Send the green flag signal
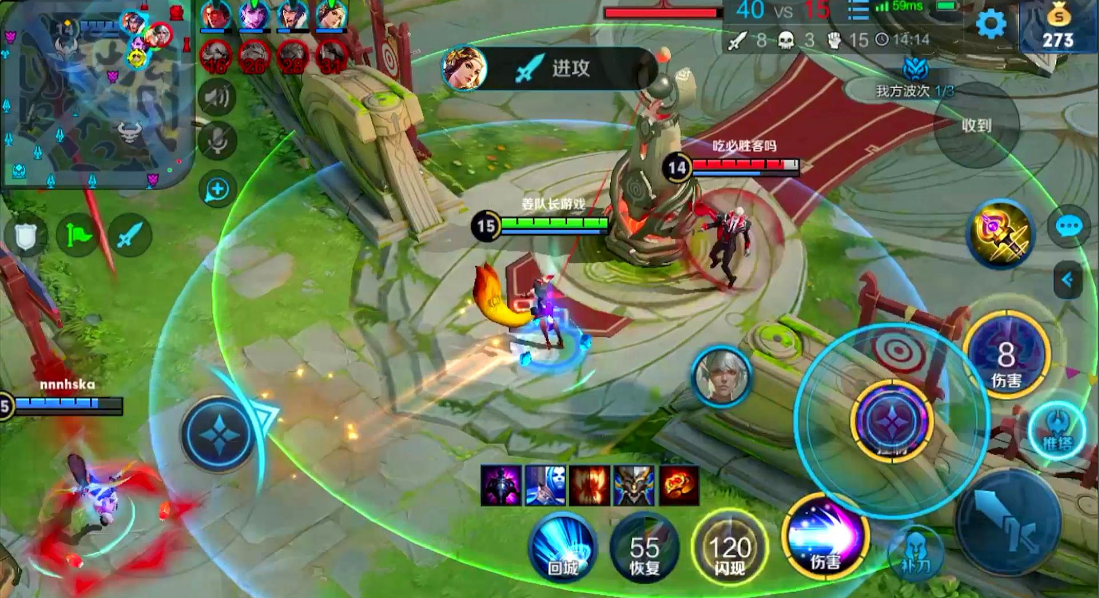This screenshot has width=1099, height=598. click(78, 237)
